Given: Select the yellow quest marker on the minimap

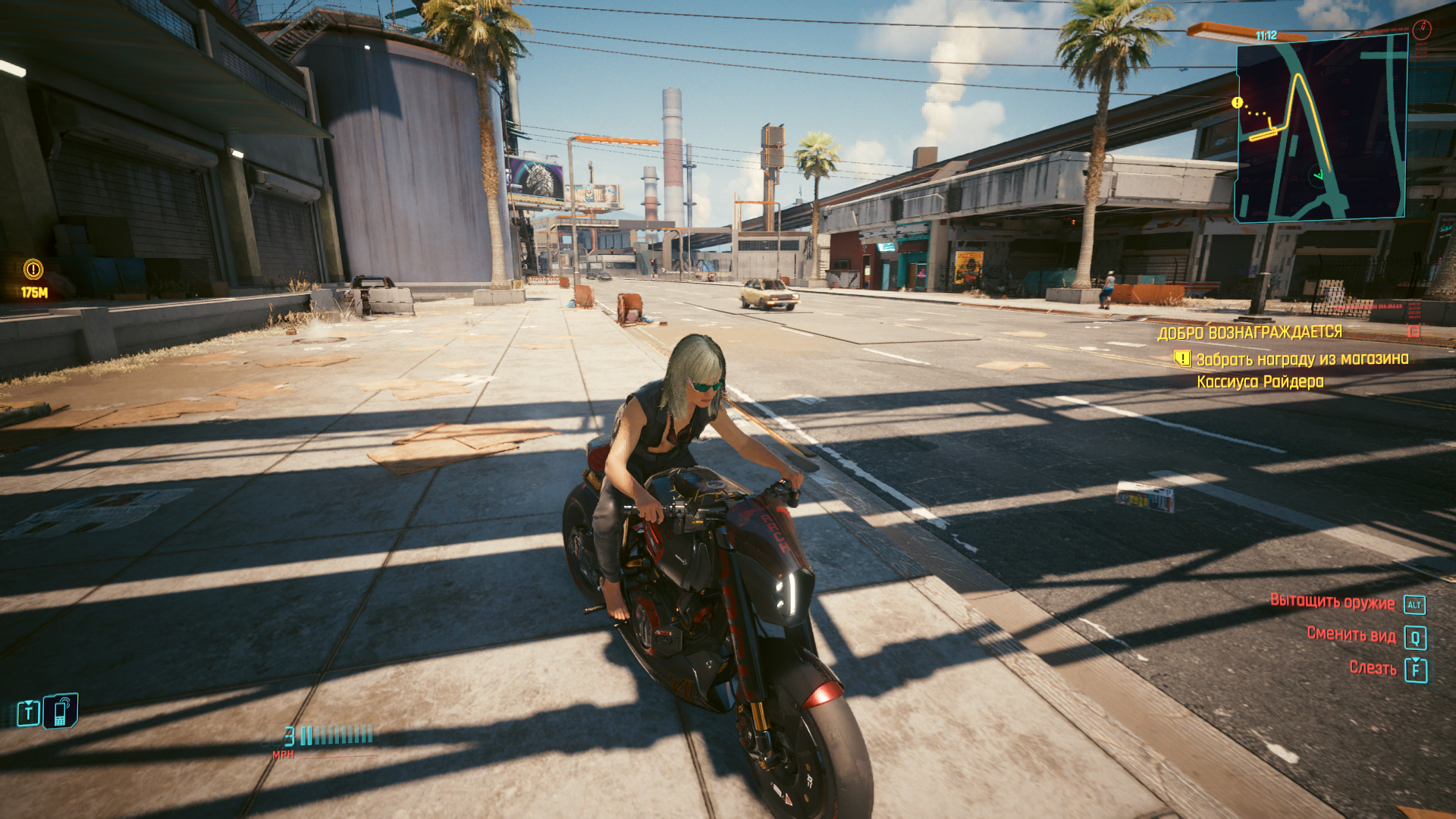Looking at the screenshot, I should click(1238, 102).
